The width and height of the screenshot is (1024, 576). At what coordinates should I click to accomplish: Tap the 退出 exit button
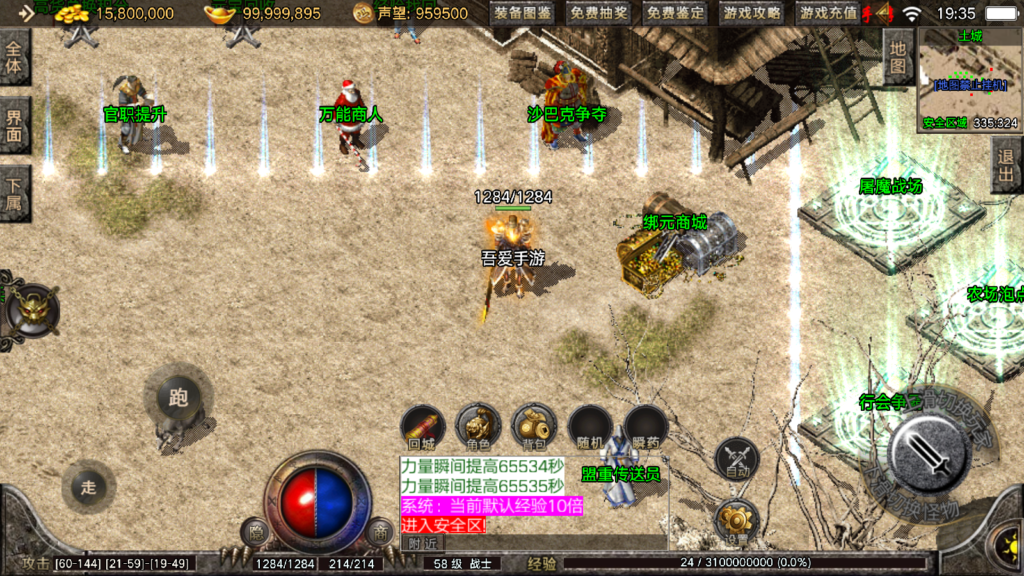pyautogui.click(x=1007, y=165)
